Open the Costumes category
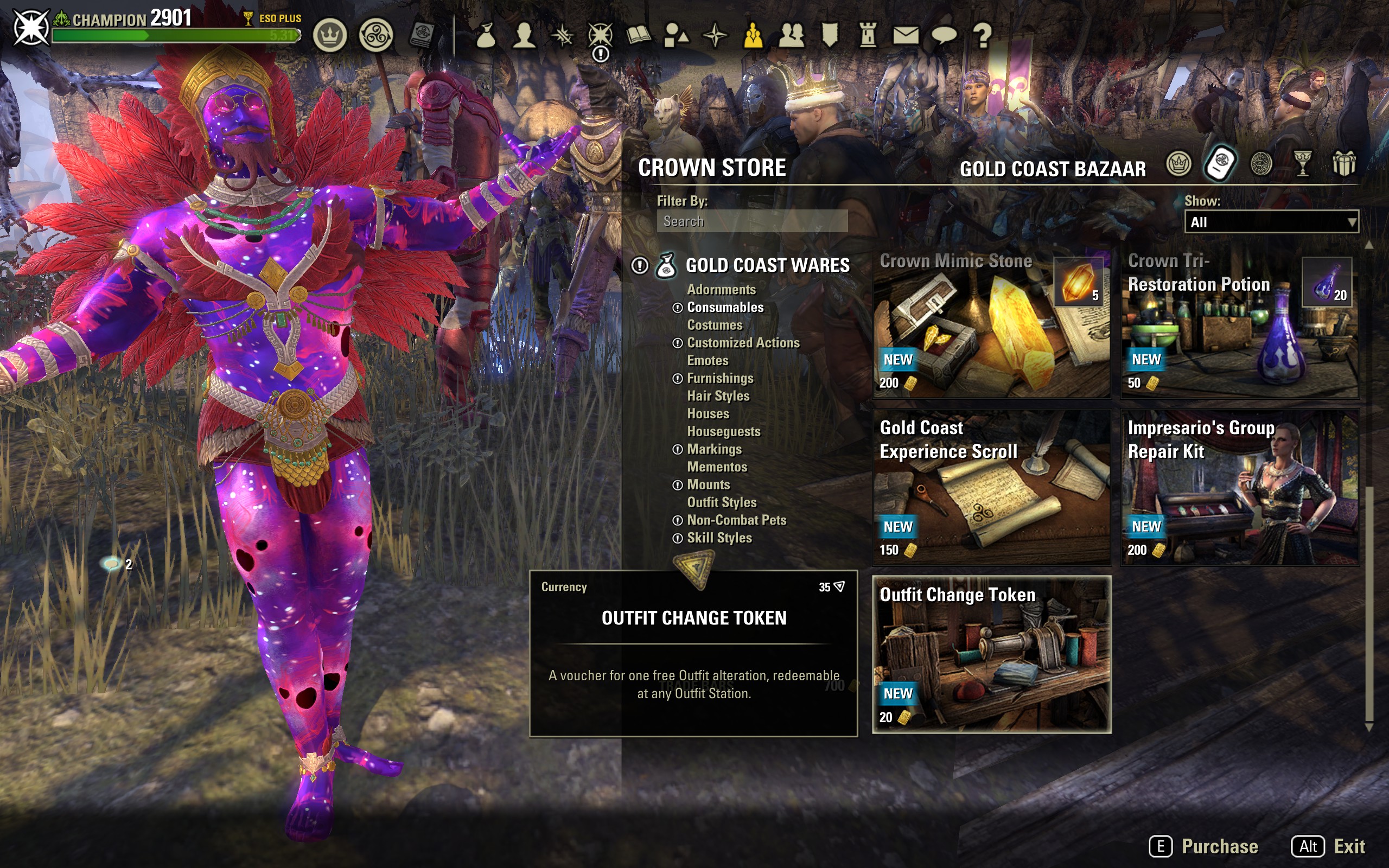1389x868 pixels. coord(715,325)
